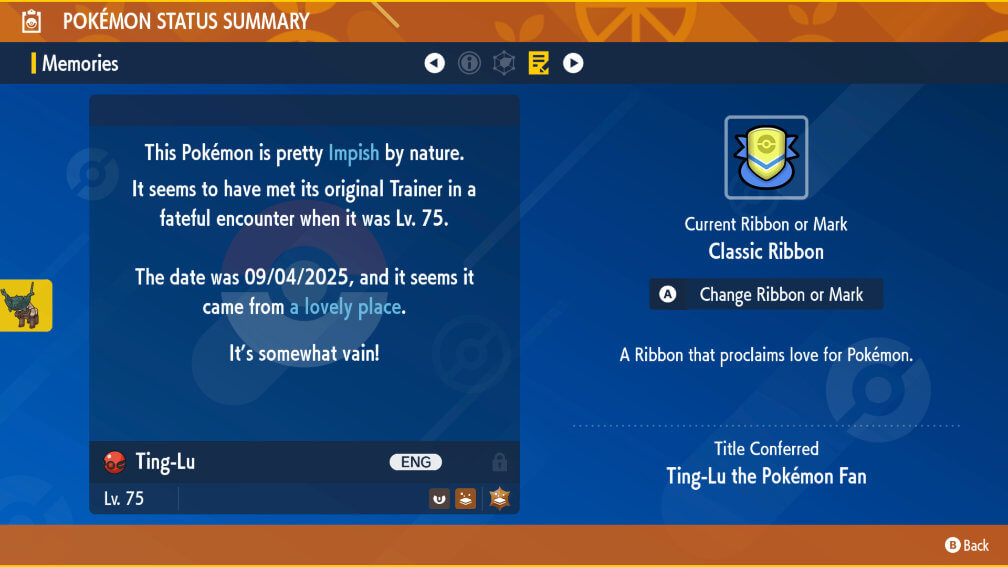Choose Change Ribbon or Mark
1008x567 pixels.
click(x=766, y=294)
